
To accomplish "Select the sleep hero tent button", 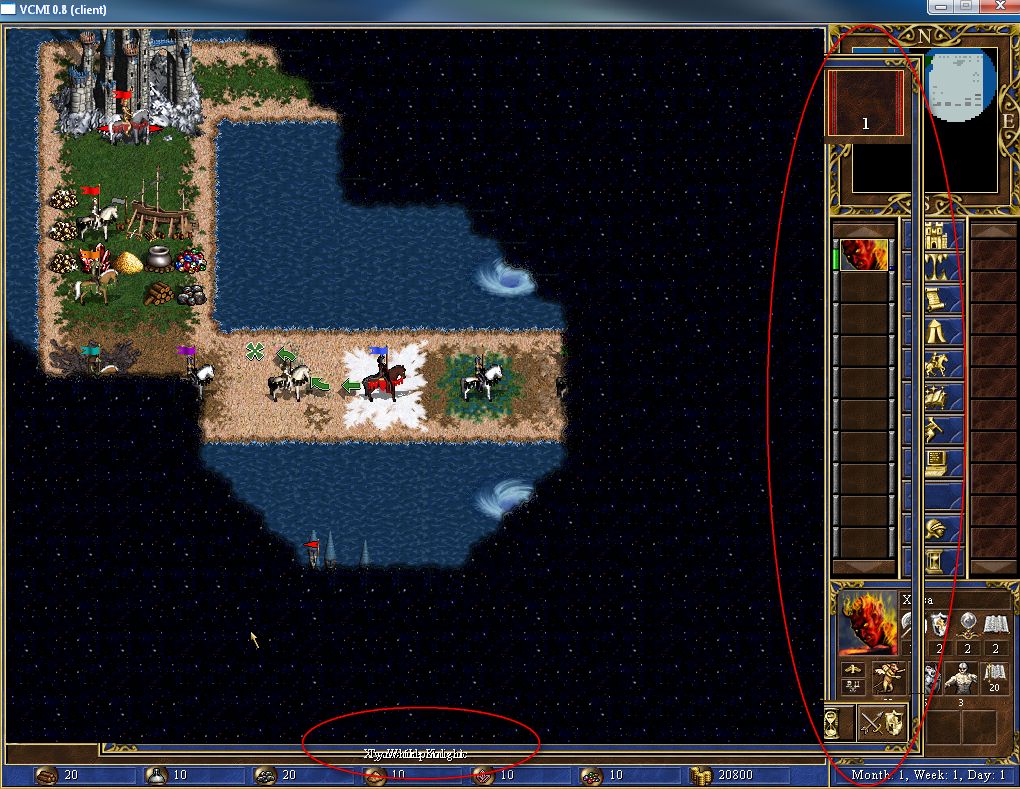I will (x=944, y=333).
